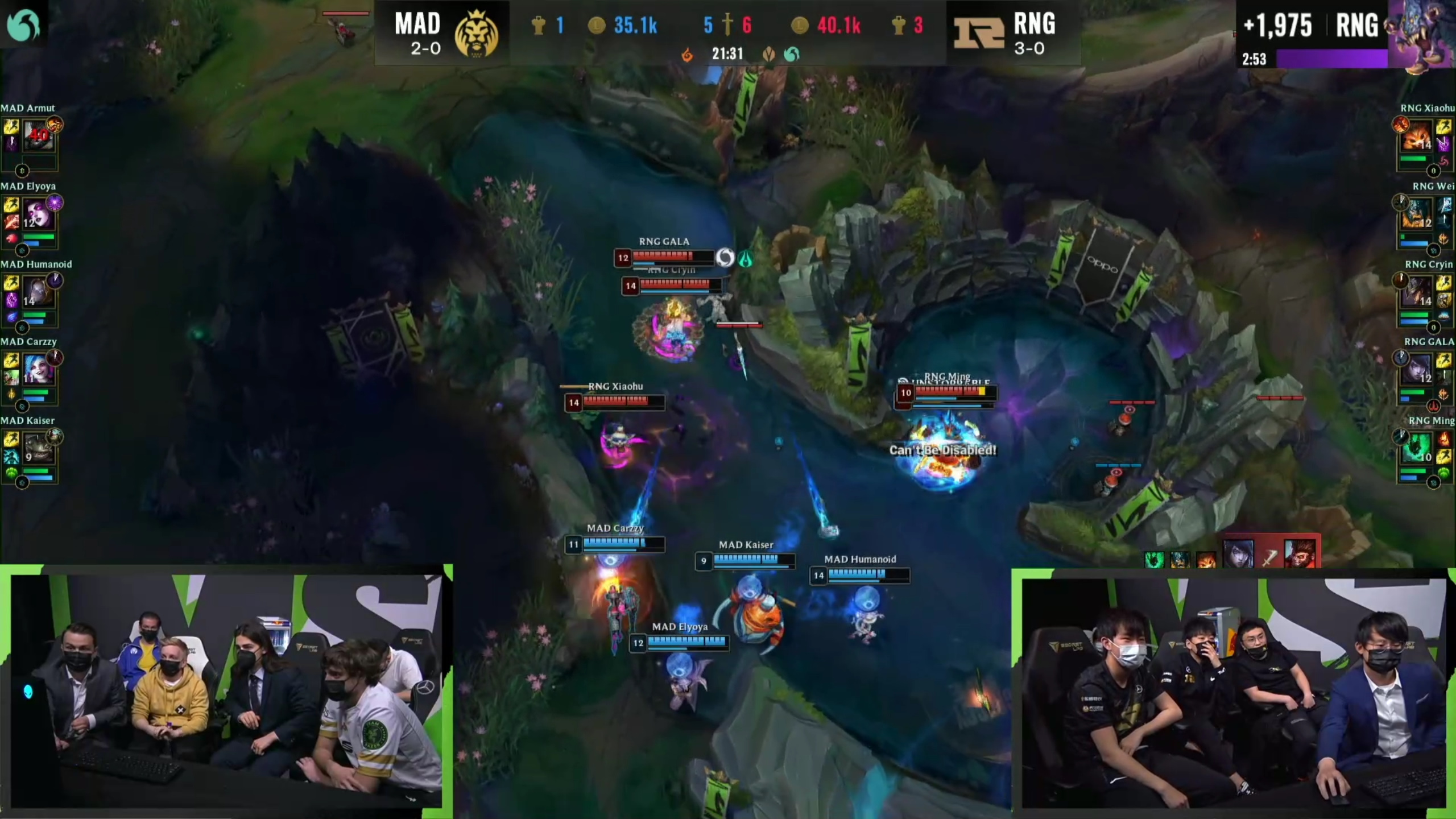Click the broadcast logo in the corner
1456x819 pixels.
(23, 24)
